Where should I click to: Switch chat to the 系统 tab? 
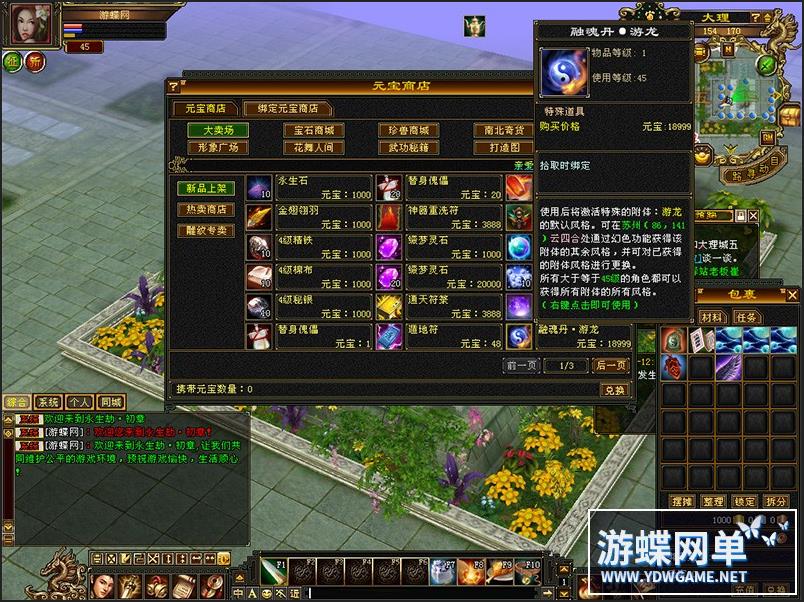coord(48,401)
